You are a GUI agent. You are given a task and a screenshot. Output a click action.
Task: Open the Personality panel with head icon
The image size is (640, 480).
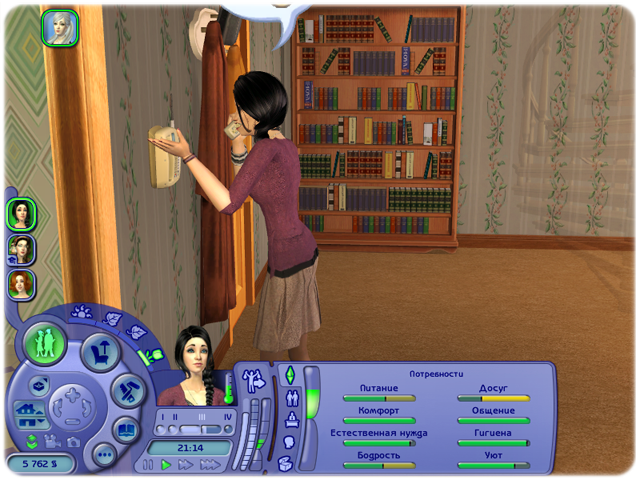[x=290, y=441]
